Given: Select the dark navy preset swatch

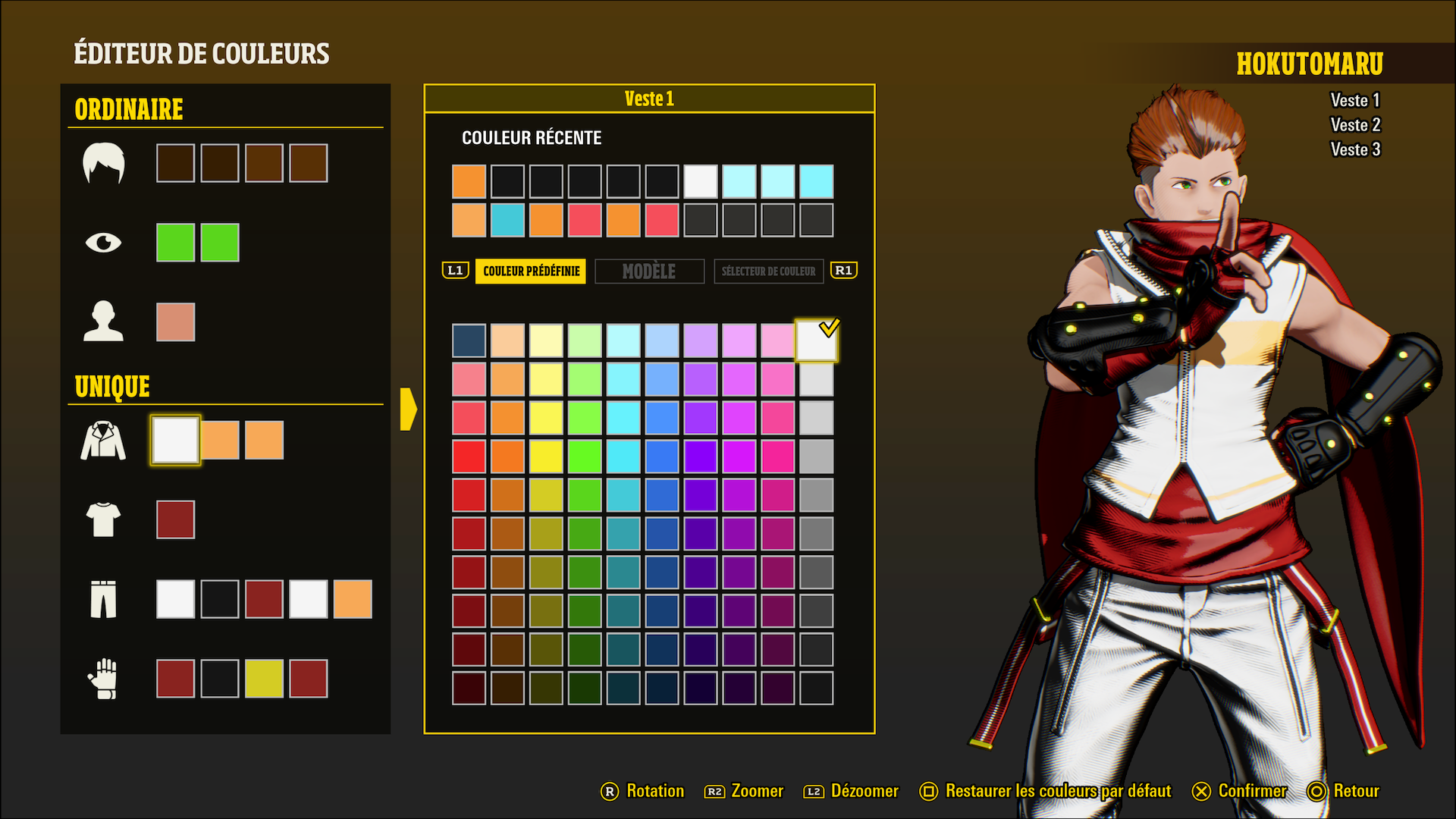Looking at the screenshot, I should (469, 340).
